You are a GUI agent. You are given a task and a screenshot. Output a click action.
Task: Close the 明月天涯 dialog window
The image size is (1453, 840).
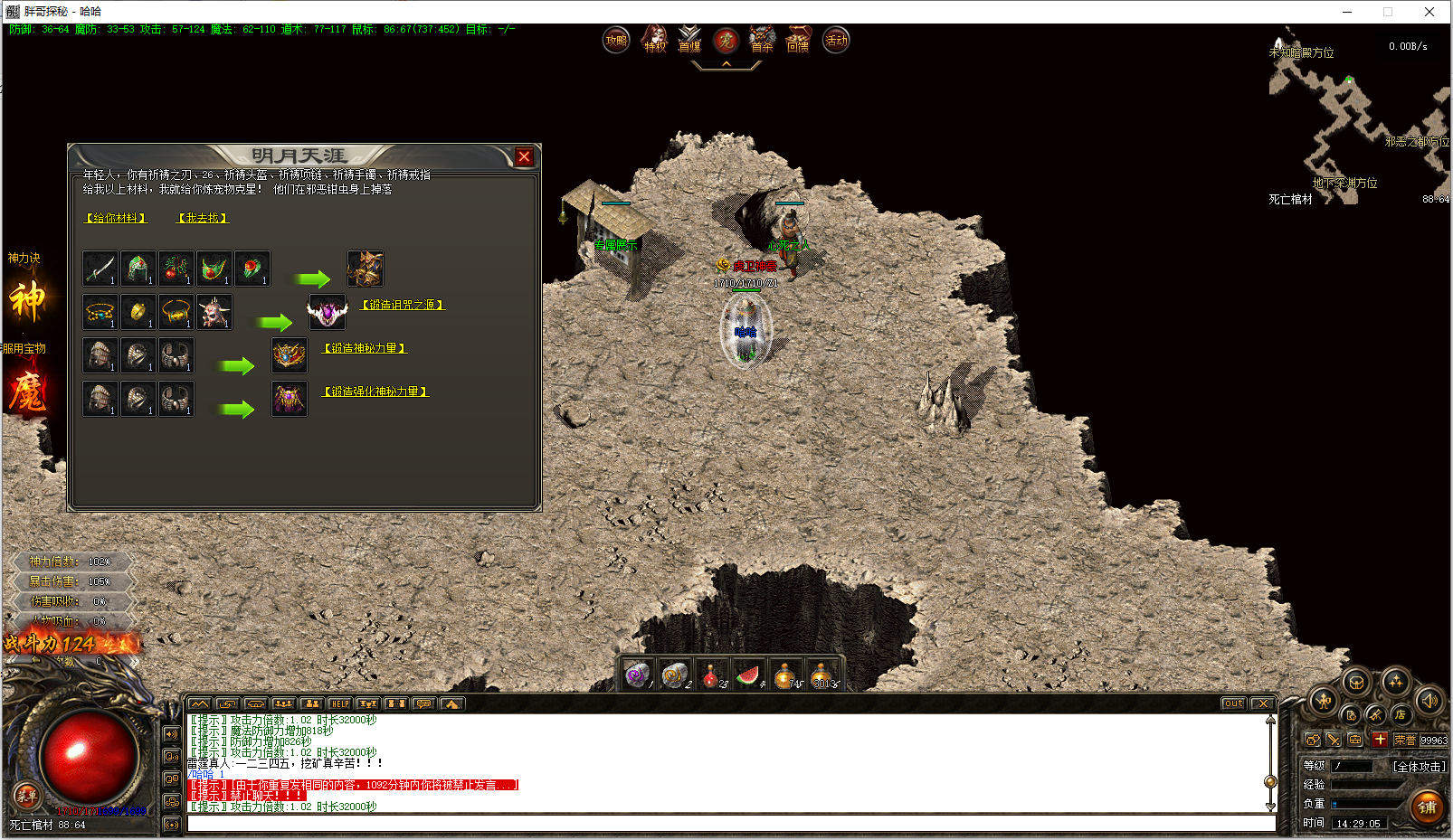(x=524, y=157)
